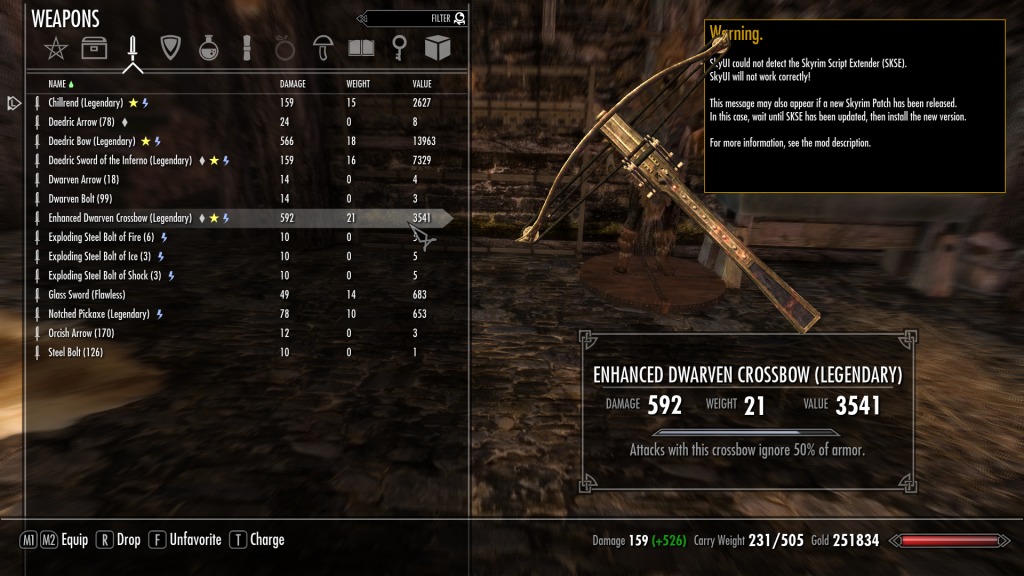Viewport: 1024px width, 576px height.
Task: Choose the Daedric Bow (Legendary) entry
Action: point(95,141)
